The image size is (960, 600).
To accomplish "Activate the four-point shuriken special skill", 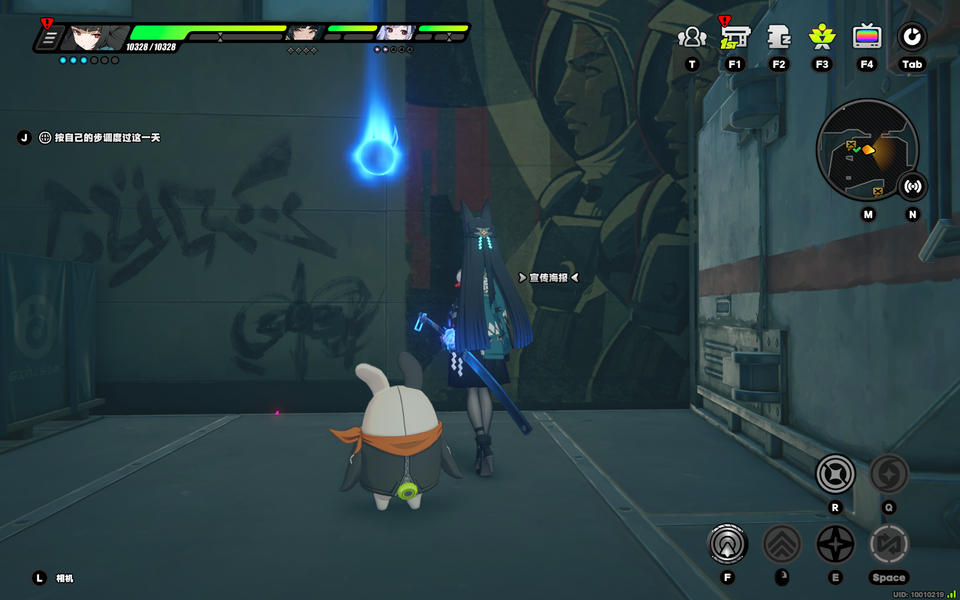I will 835,544.
